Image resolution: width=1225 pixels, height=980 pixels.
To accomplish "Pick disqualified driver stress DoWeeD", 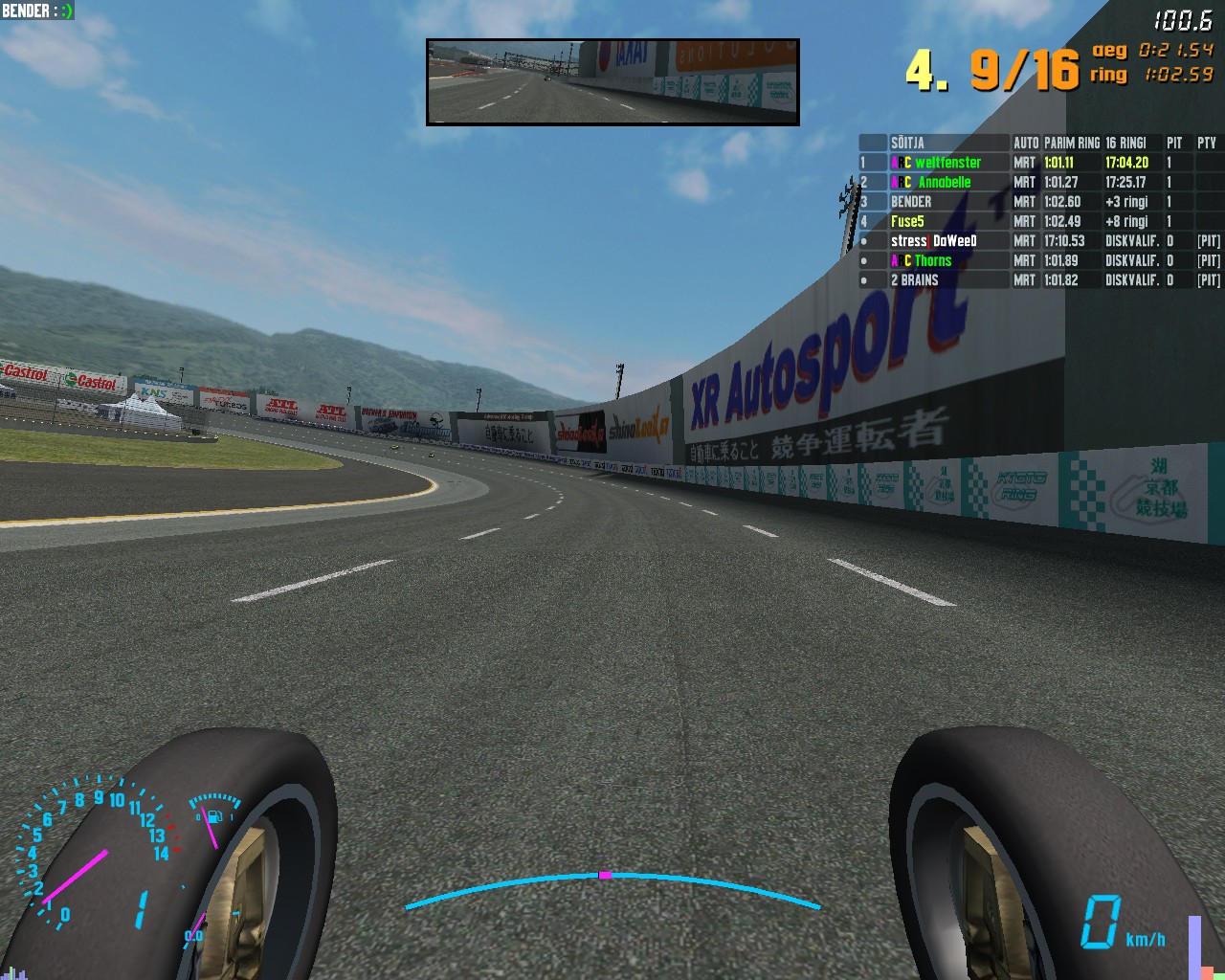I will point(933,241).
